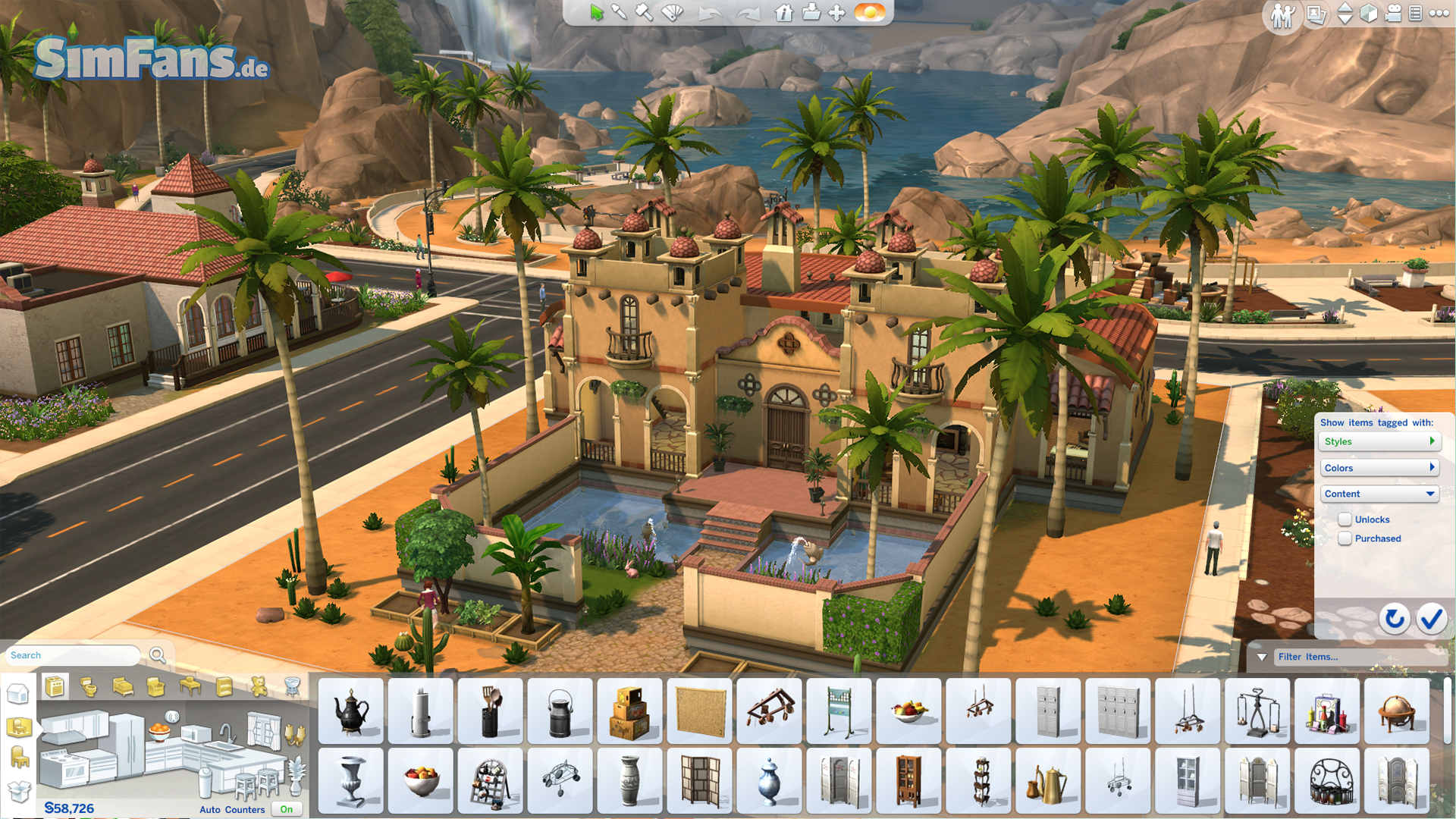The image size is (1456, 819).
Task: Activate the sledgehammer demolish tool
Action: (x=644, y=12)
